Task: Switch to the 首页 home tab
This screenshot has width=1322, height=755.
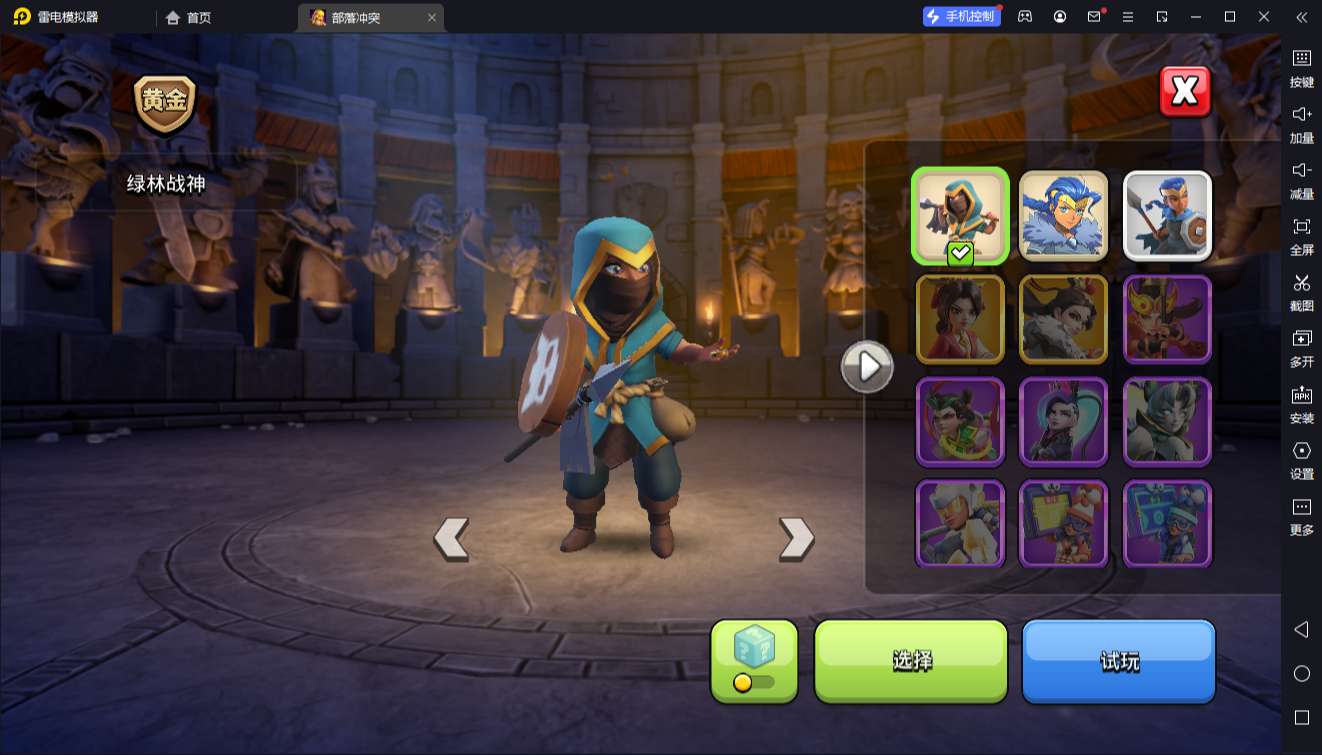Action: 189,17
